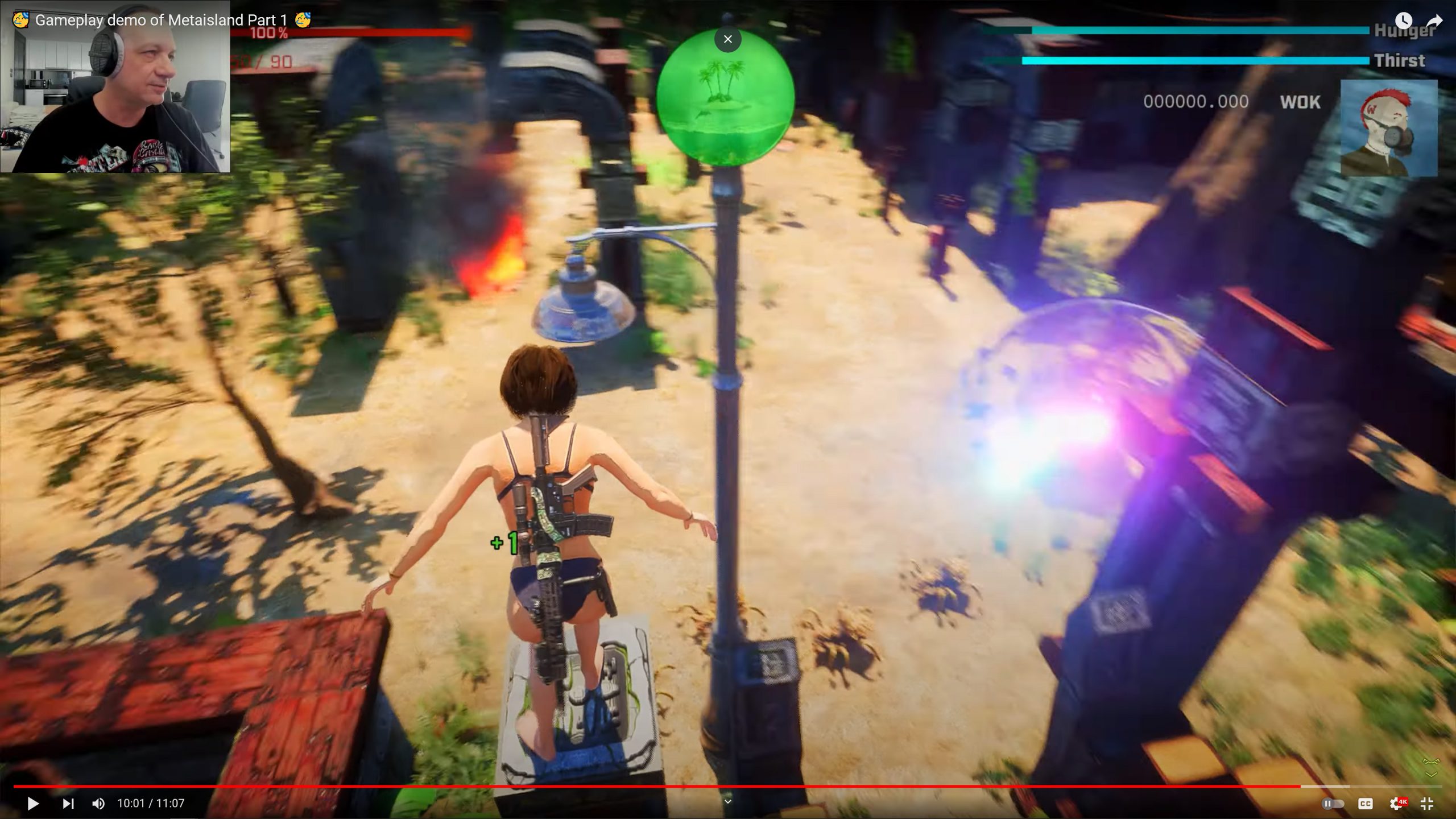Screen dimensions: 1456x819
Task: Open sharing with the Share arrow icon
Action: pos(1435,20)
